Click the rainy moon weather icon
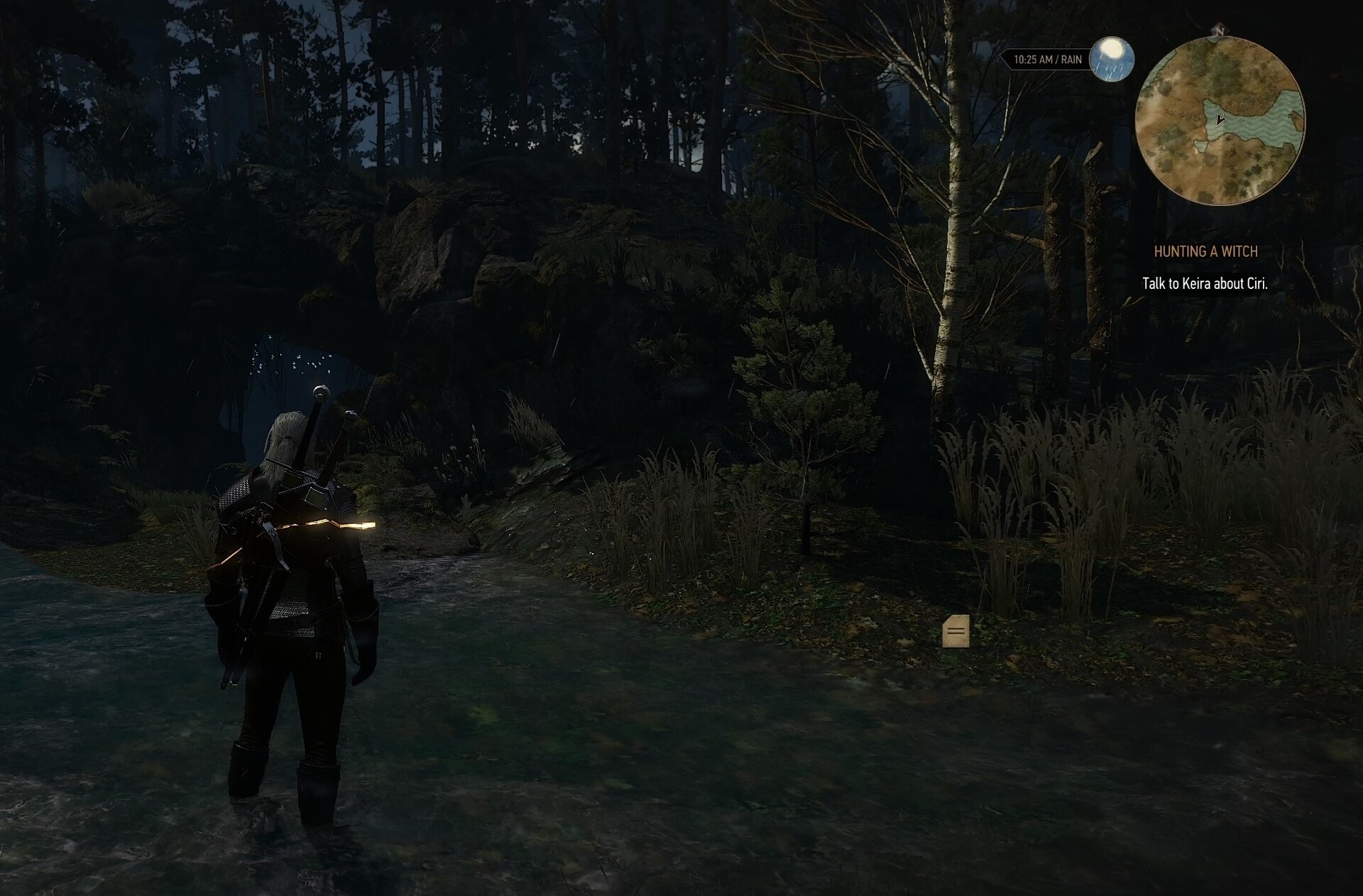This screenshot has width=1363, height=896. (x=1111, y=59)
